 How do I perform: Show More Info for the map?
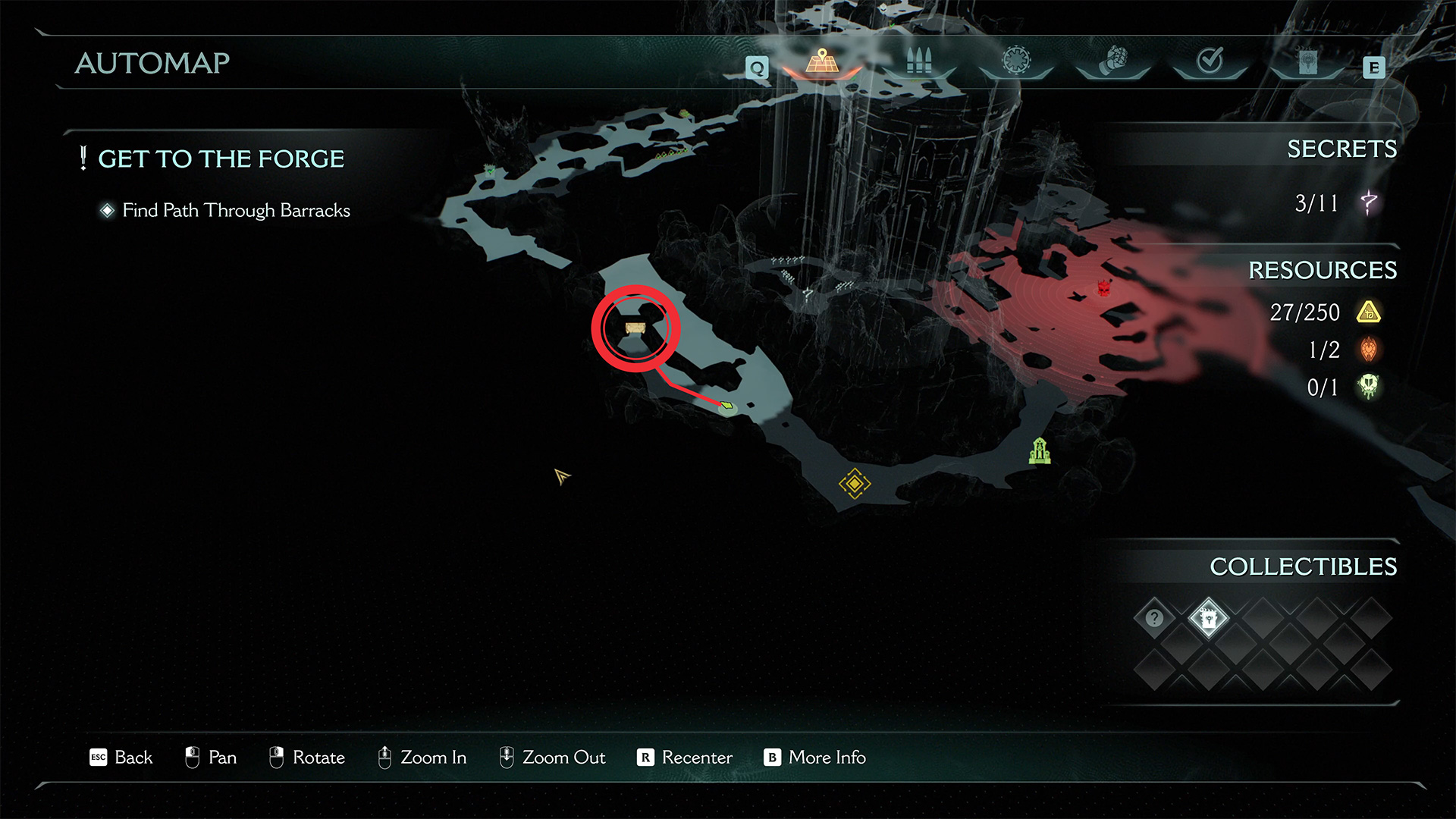[x=814, y=757]
